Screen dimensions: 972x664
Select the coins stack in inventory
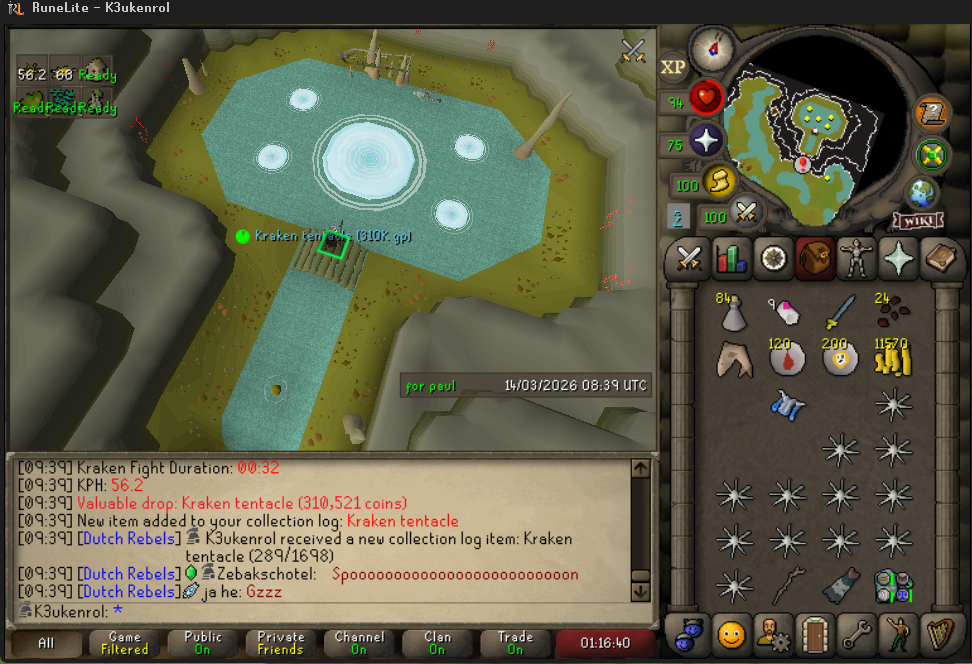[x=892, y=357]
